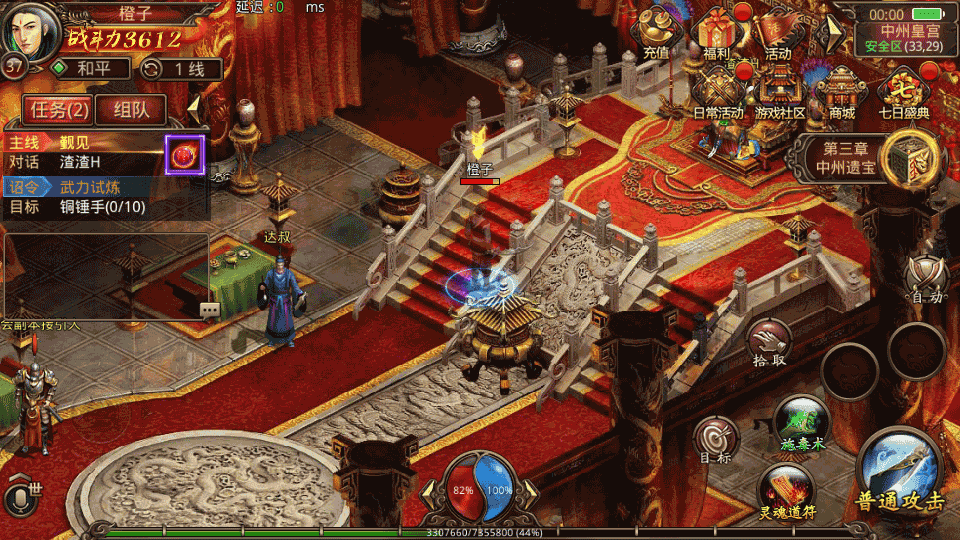The height and width of the screenshot is (540, 960).
Task: Switch to the 任务(2) quest tab
Action: 59,109
